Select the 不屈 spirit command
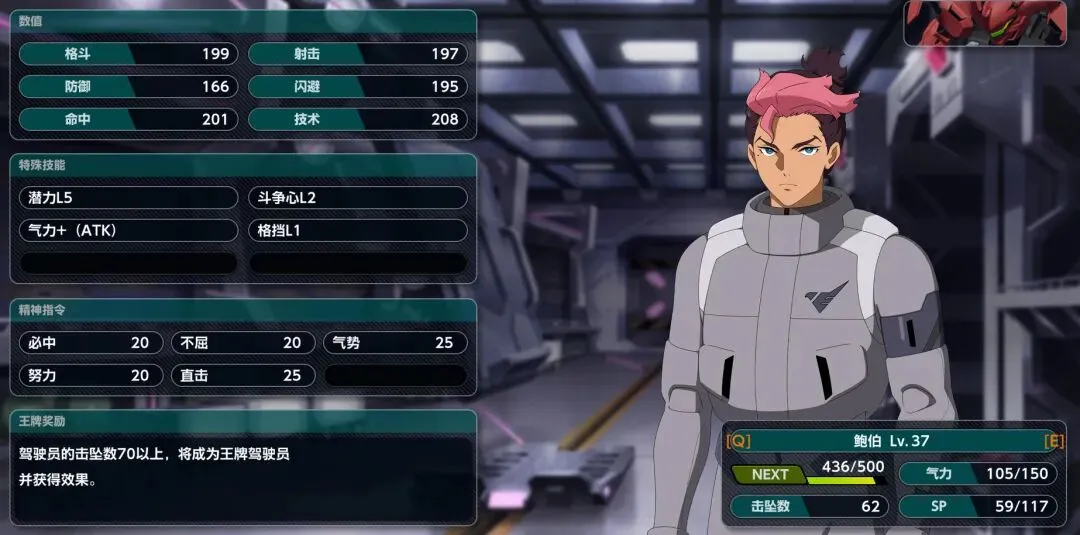 [243, 343]
